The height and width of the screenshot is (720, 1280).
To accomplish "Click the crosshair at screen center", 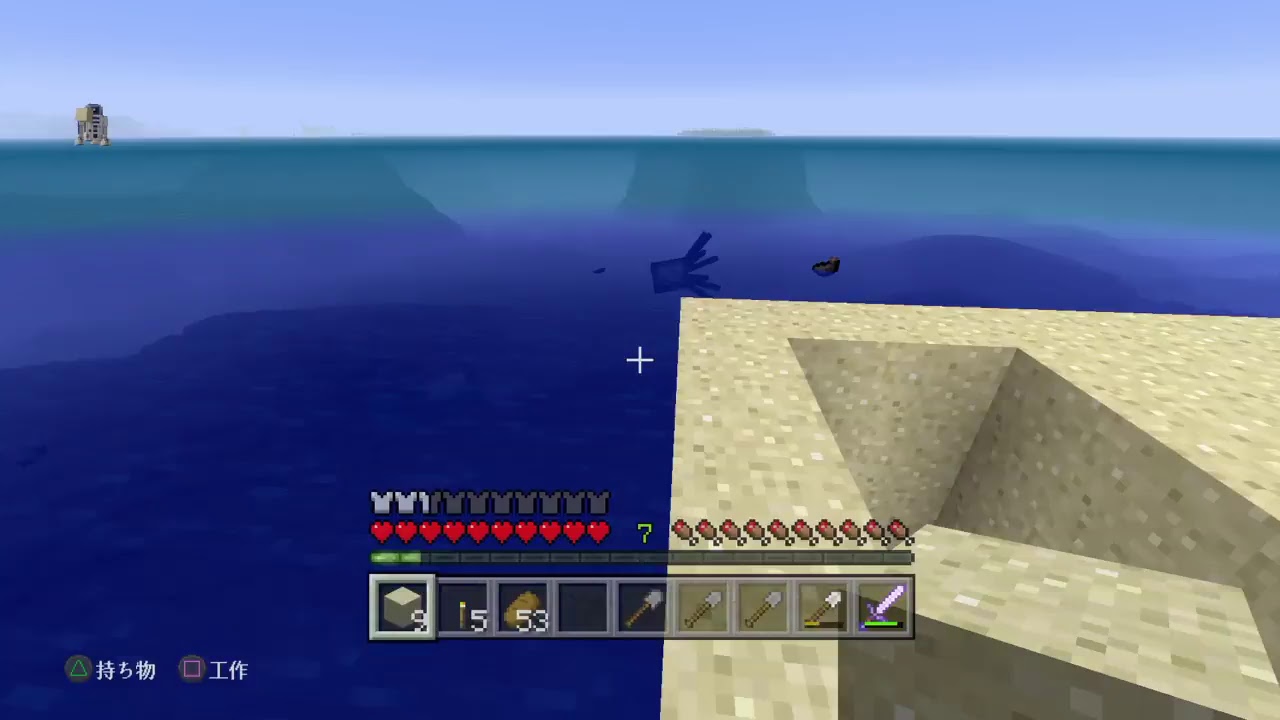I will [640, 360].
